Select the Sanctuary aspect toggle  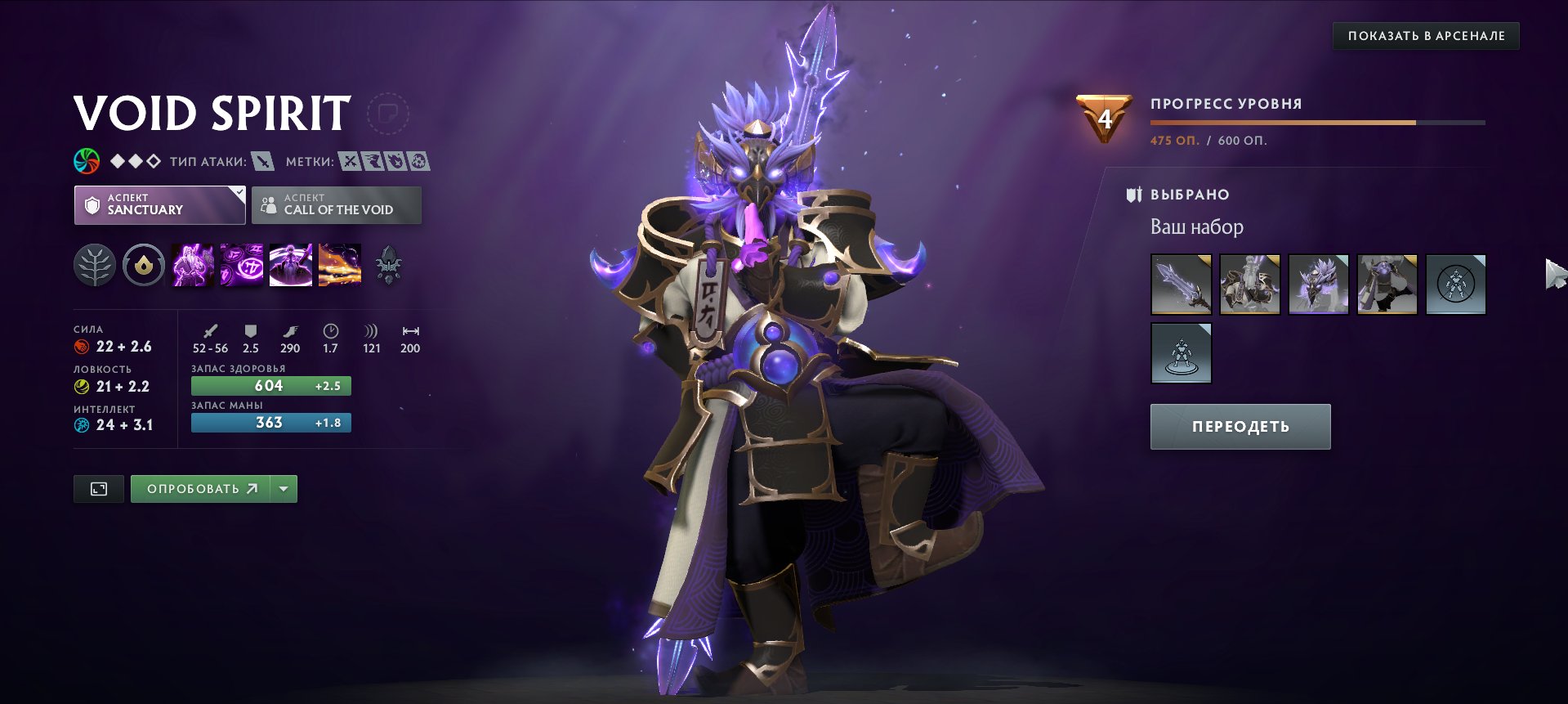(159, 204)
